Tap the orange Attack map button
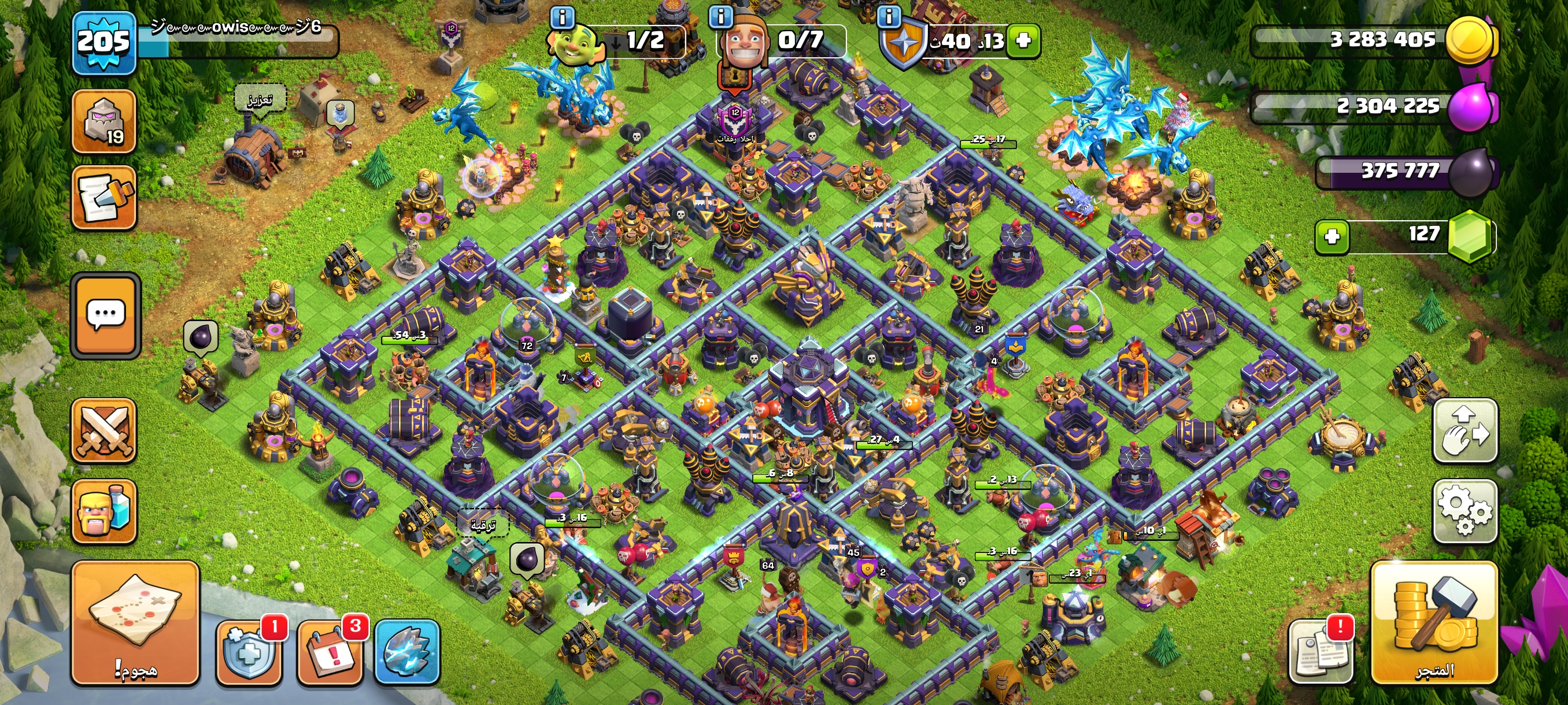 click(135, 622)
